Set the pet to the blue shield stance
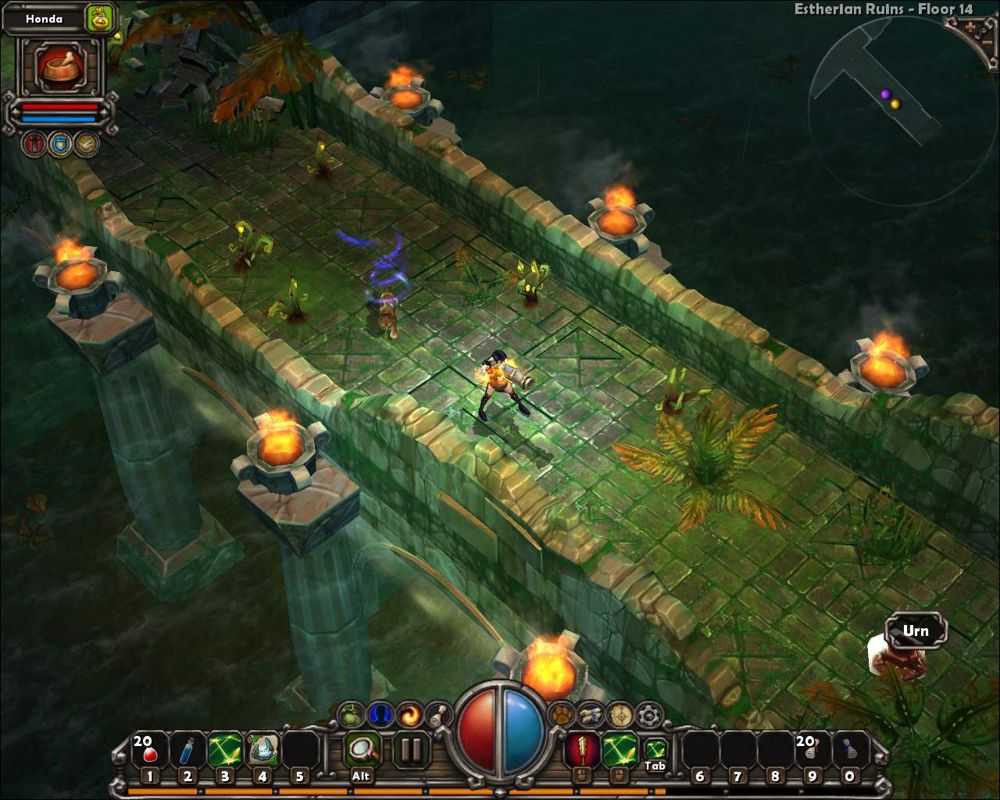Viewport: 1000px width, 800px height. [x=60, y=144]
